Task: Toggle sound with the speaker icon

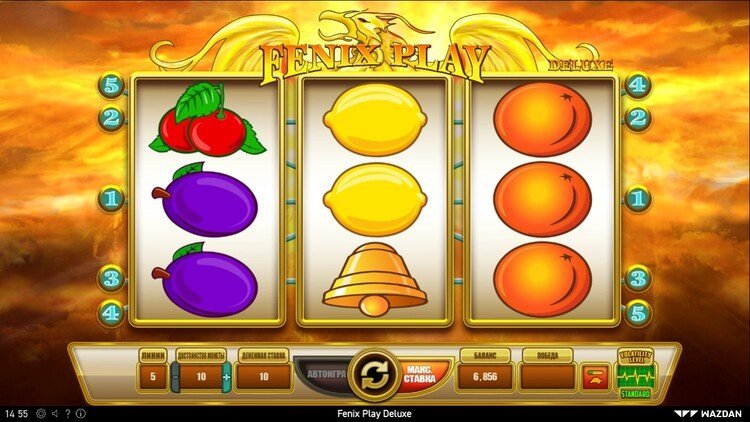Action: [x=54, y=413]
